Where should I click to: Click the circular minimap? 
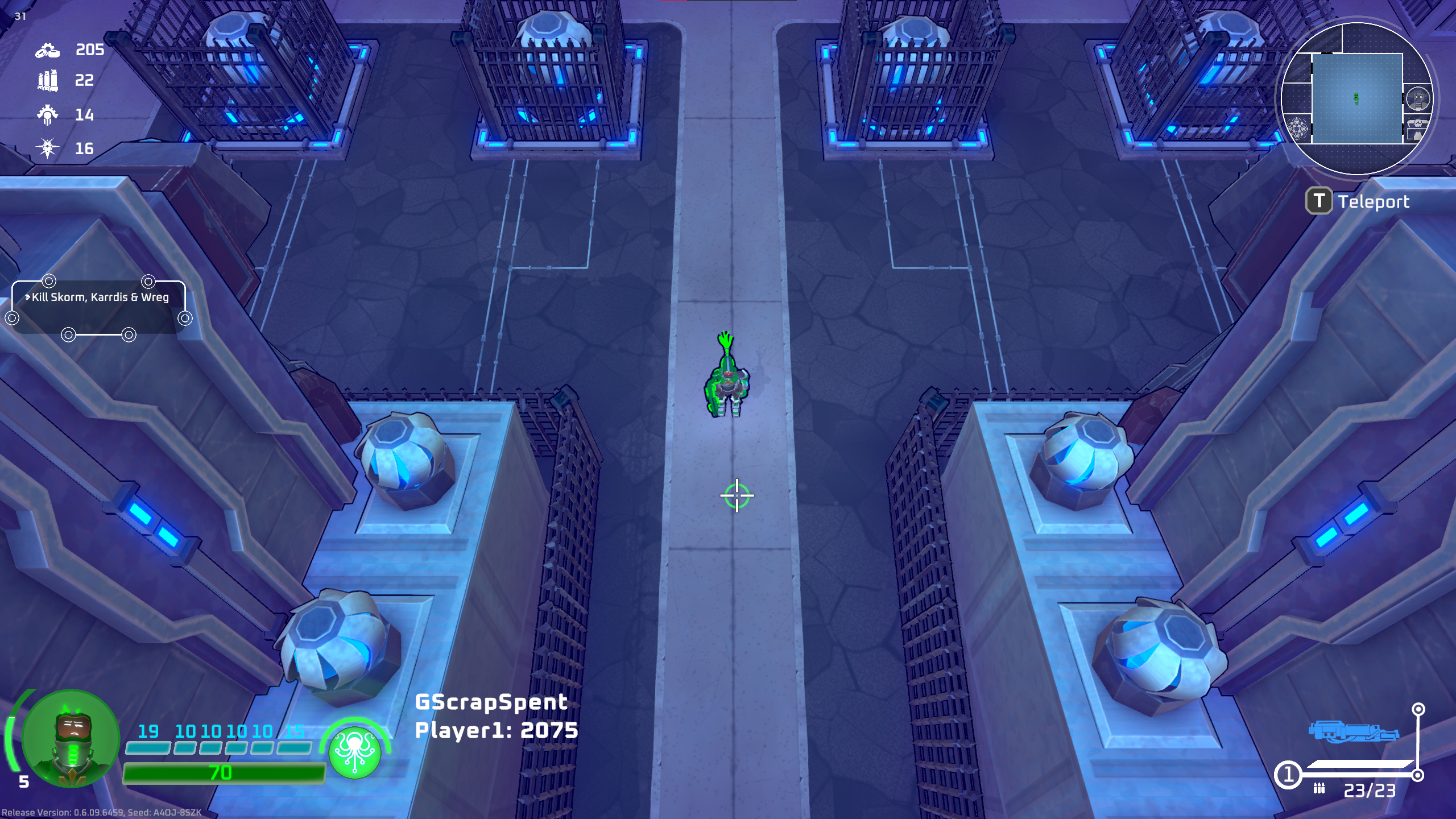pos(1356,98)
